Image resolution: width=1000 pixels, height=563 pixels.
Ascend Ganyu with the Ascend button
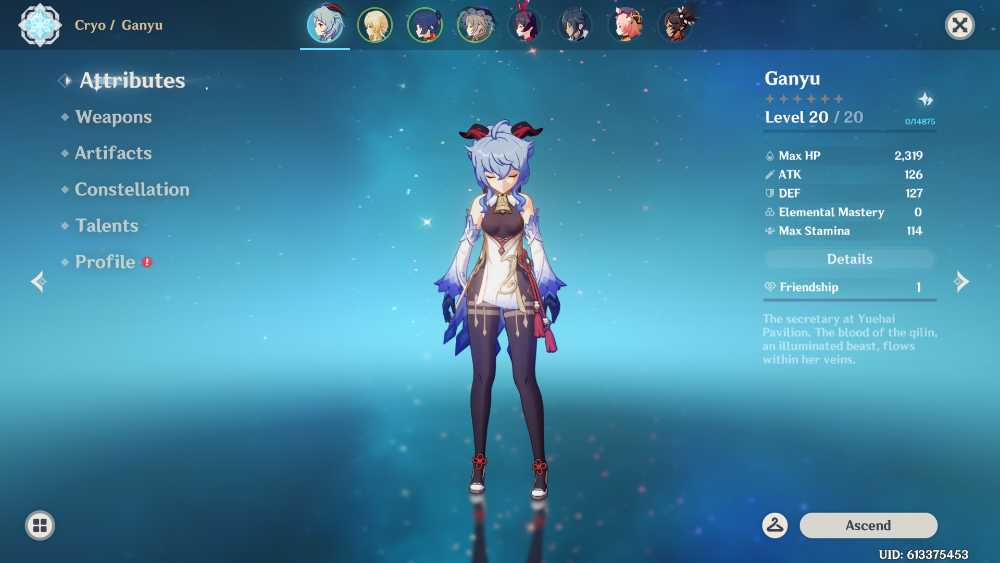(868, 525)
